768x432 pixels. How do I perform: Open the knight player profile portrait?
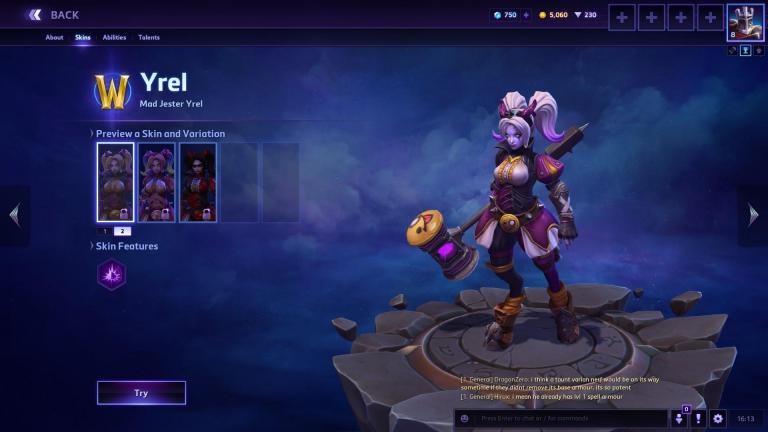[744, 22]
